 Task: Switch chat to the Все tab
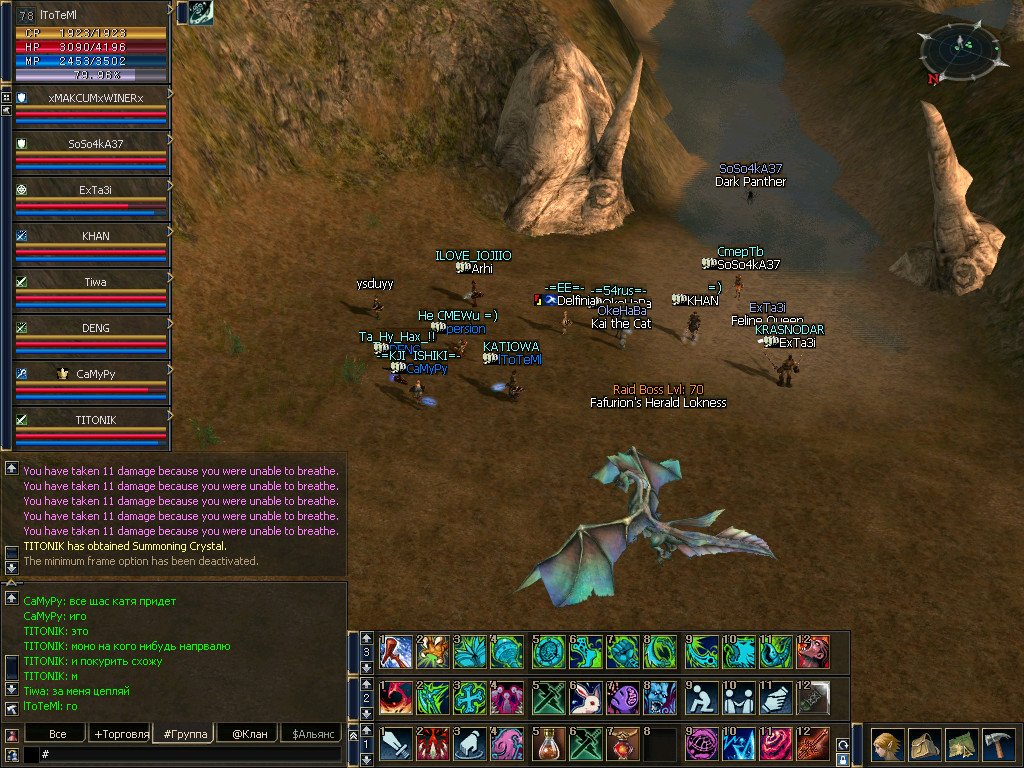[57, 734]
